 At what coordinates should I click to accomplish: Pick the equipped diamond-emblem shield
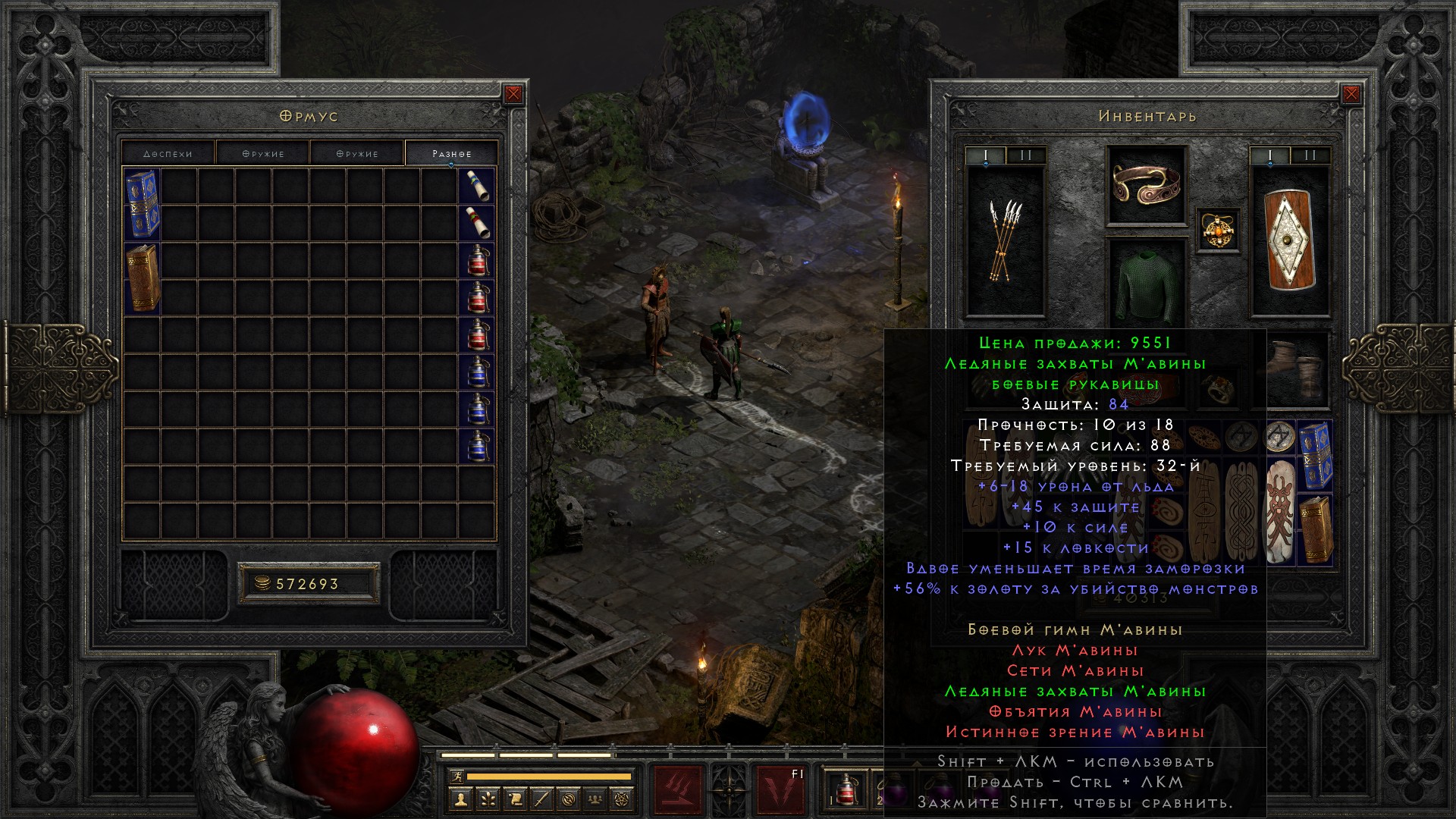coord(1289,240)
